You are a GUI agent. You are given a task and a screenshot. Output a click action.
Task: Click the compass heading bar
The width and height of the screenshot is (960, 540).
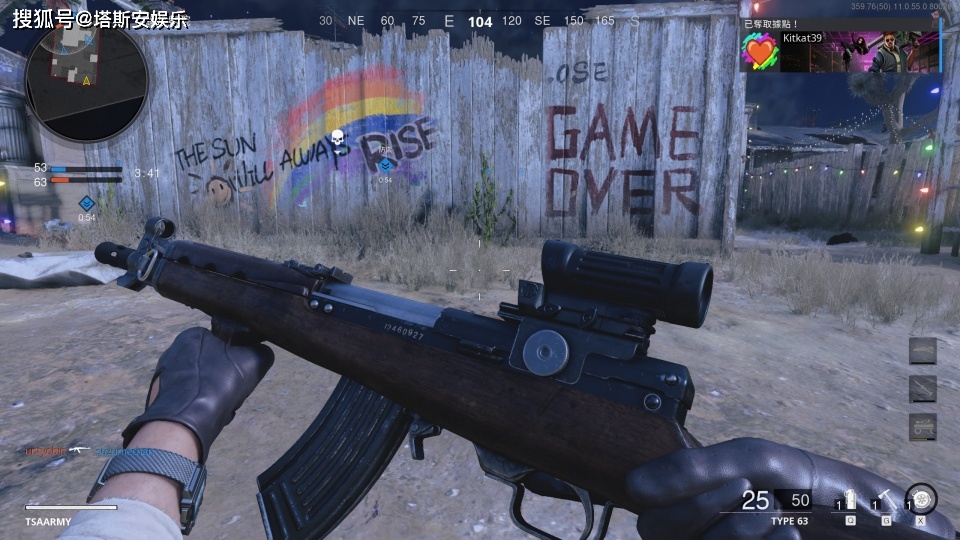(480, 21)
